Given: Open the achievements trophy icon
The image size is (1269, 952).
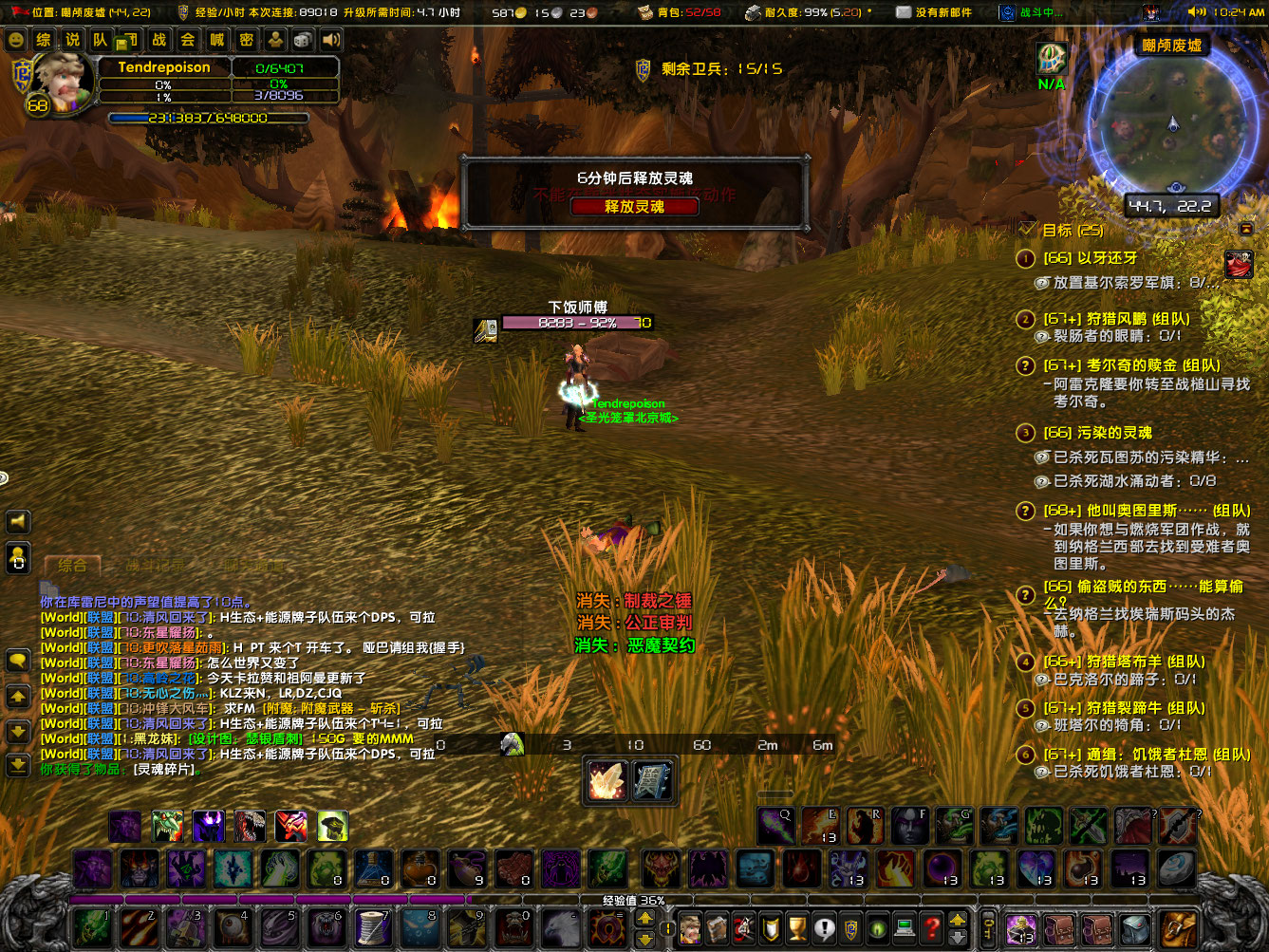Looking at the screenshot, I should tap(796, 928).
